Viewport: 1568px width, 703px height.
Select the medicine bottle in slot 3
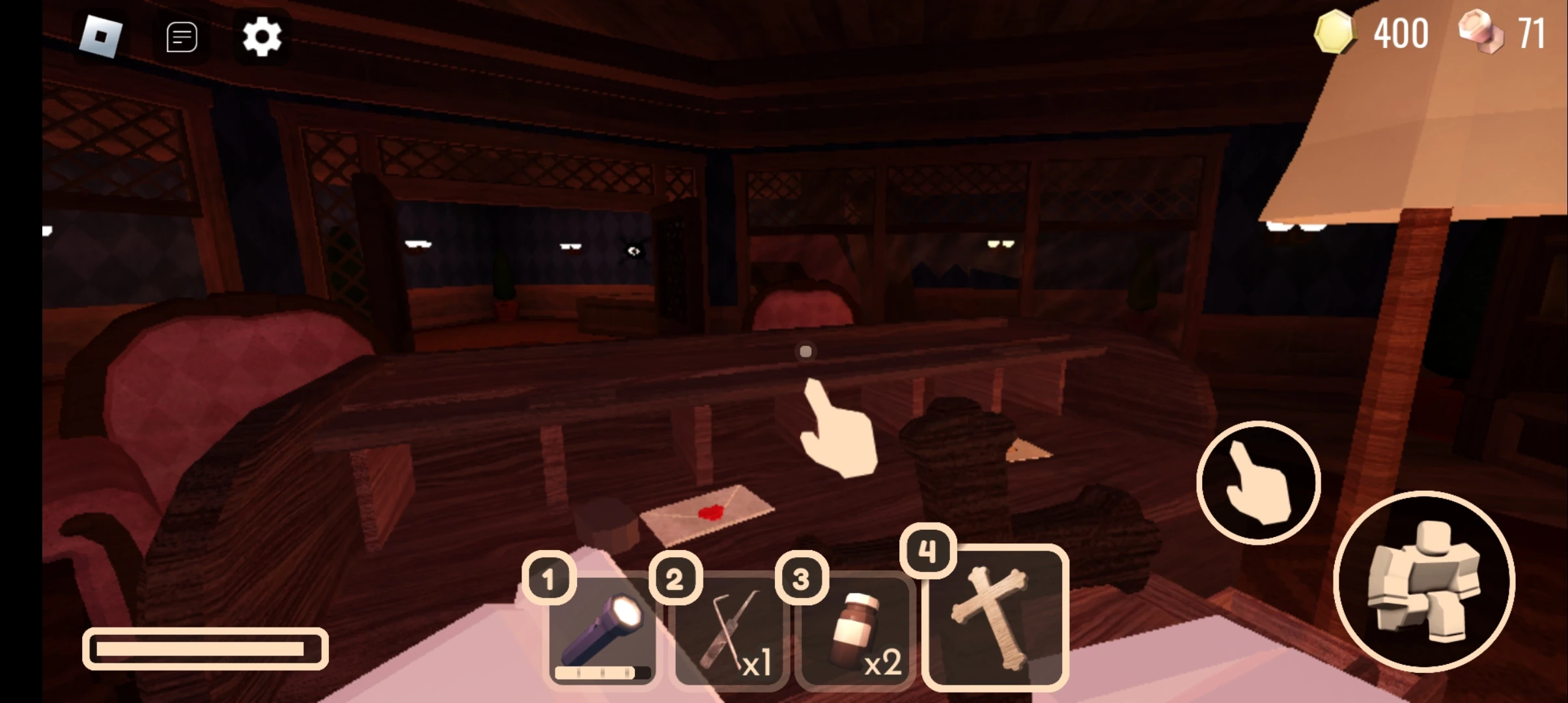(853, 635)
